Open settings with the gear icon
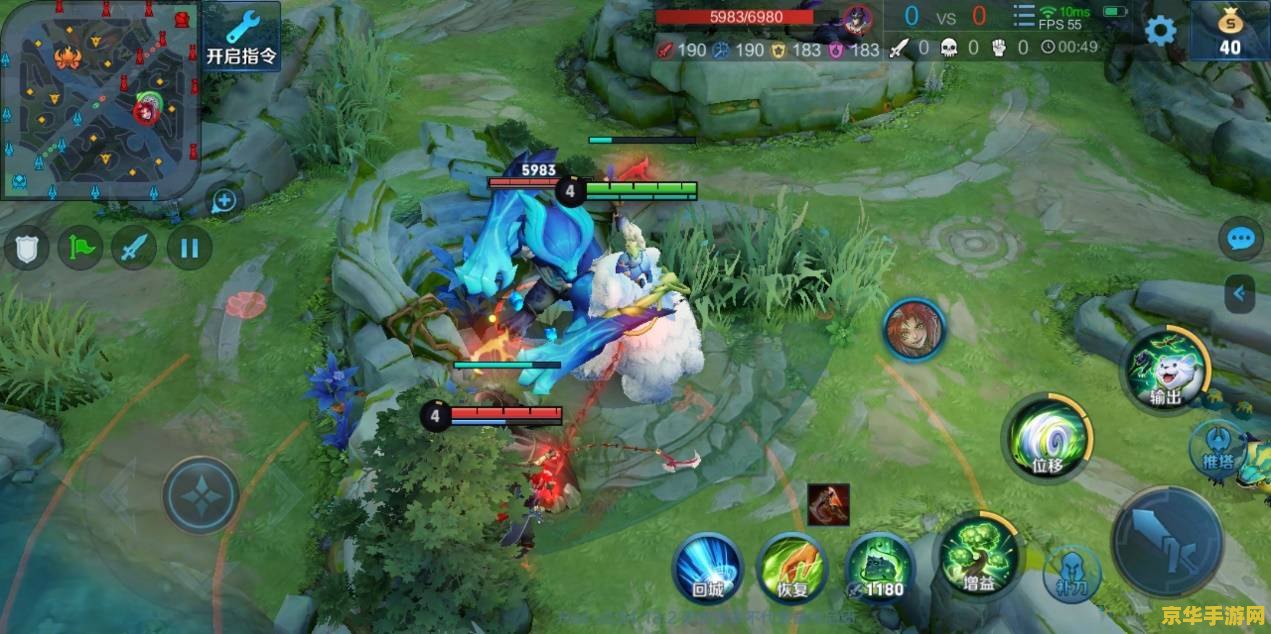Screen dimensions: 1271x634 click(x=1160, y=30)
